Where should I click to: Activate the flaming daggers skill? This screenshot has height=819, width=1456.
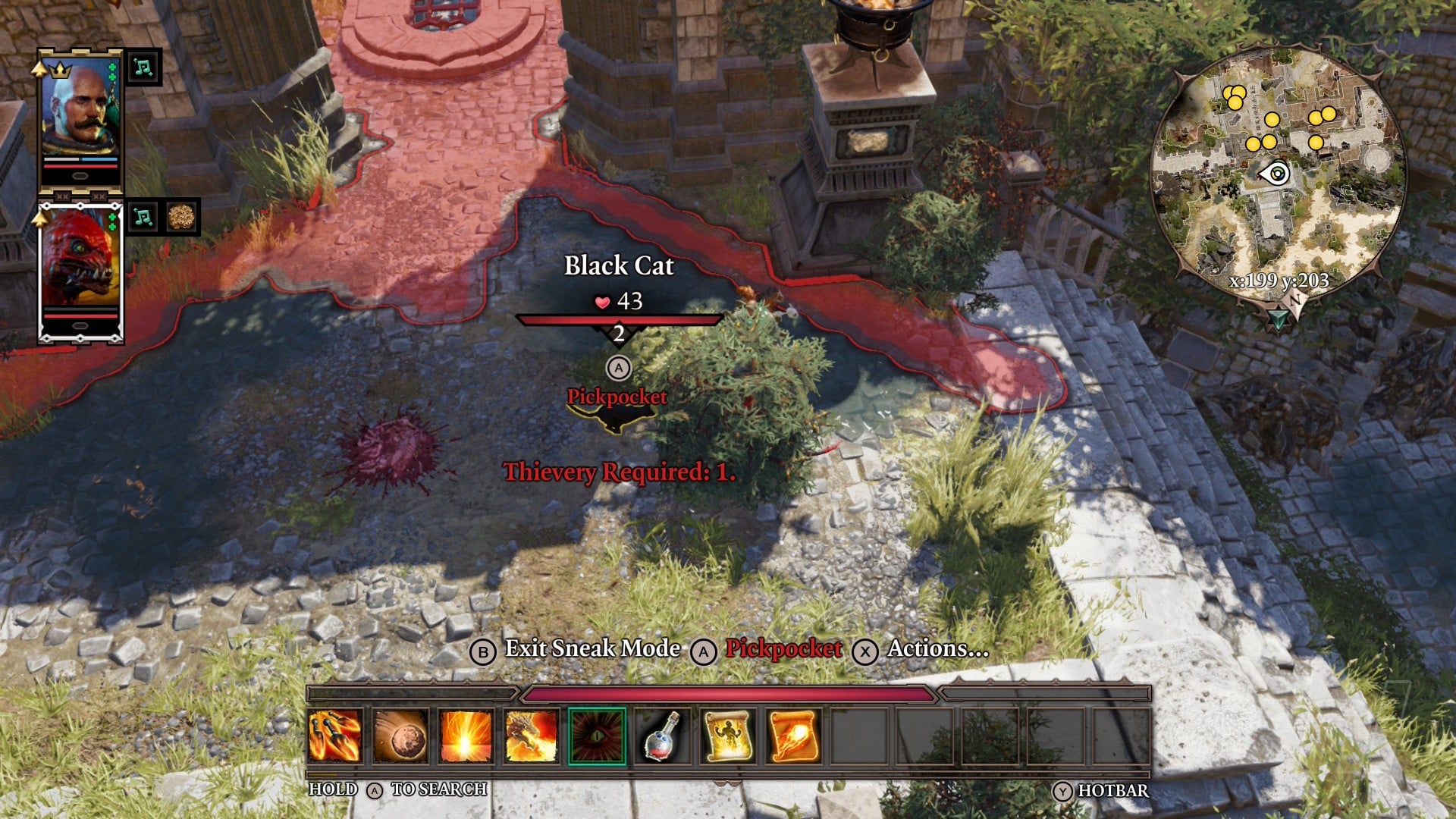coord(334,736)
